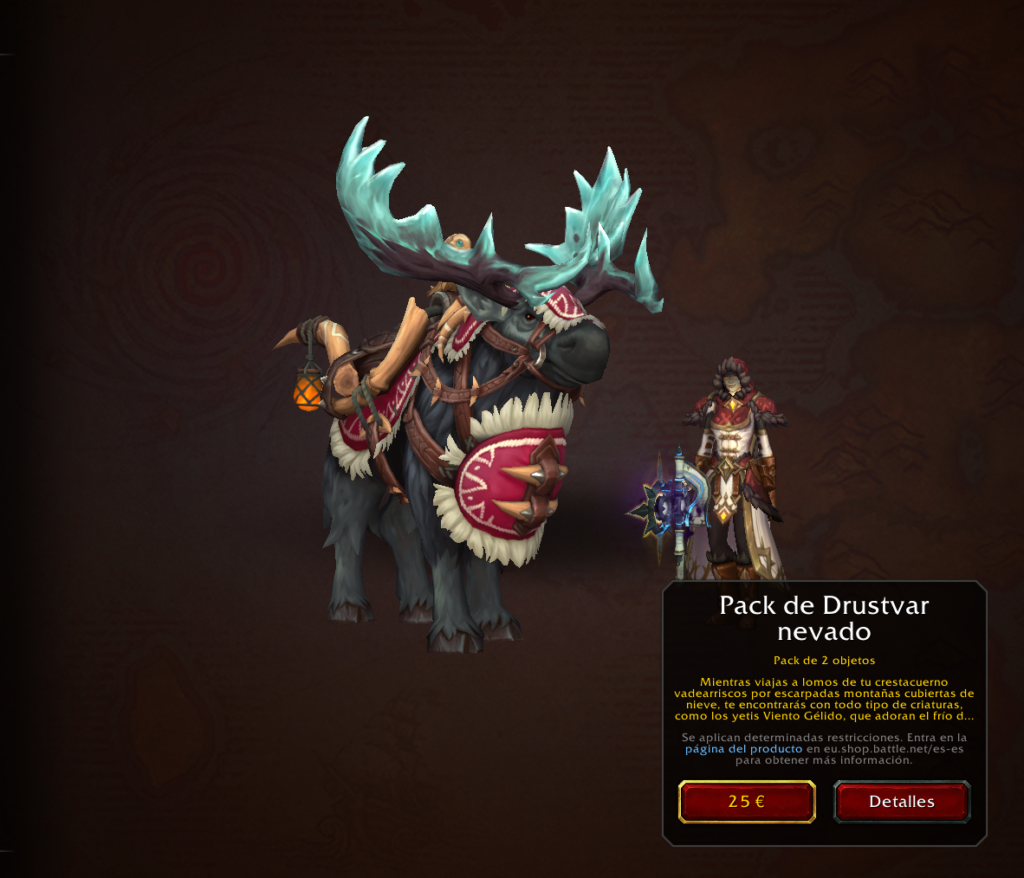Viewport: 1024px width, 878px height.
Task: Open the Detalles button
Action: tap(901, 802)
